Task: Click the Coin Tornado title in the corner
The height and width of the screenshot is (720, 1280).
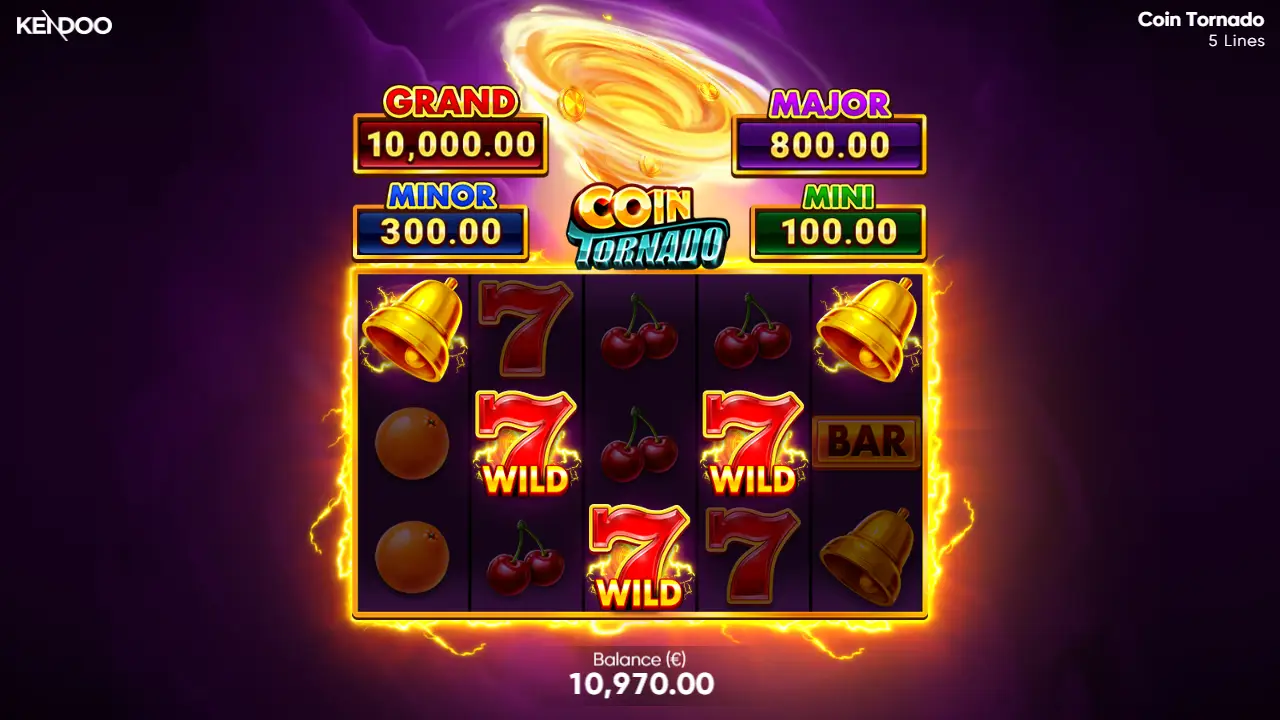Action: pyautogui.click(x=1199, y=18)
